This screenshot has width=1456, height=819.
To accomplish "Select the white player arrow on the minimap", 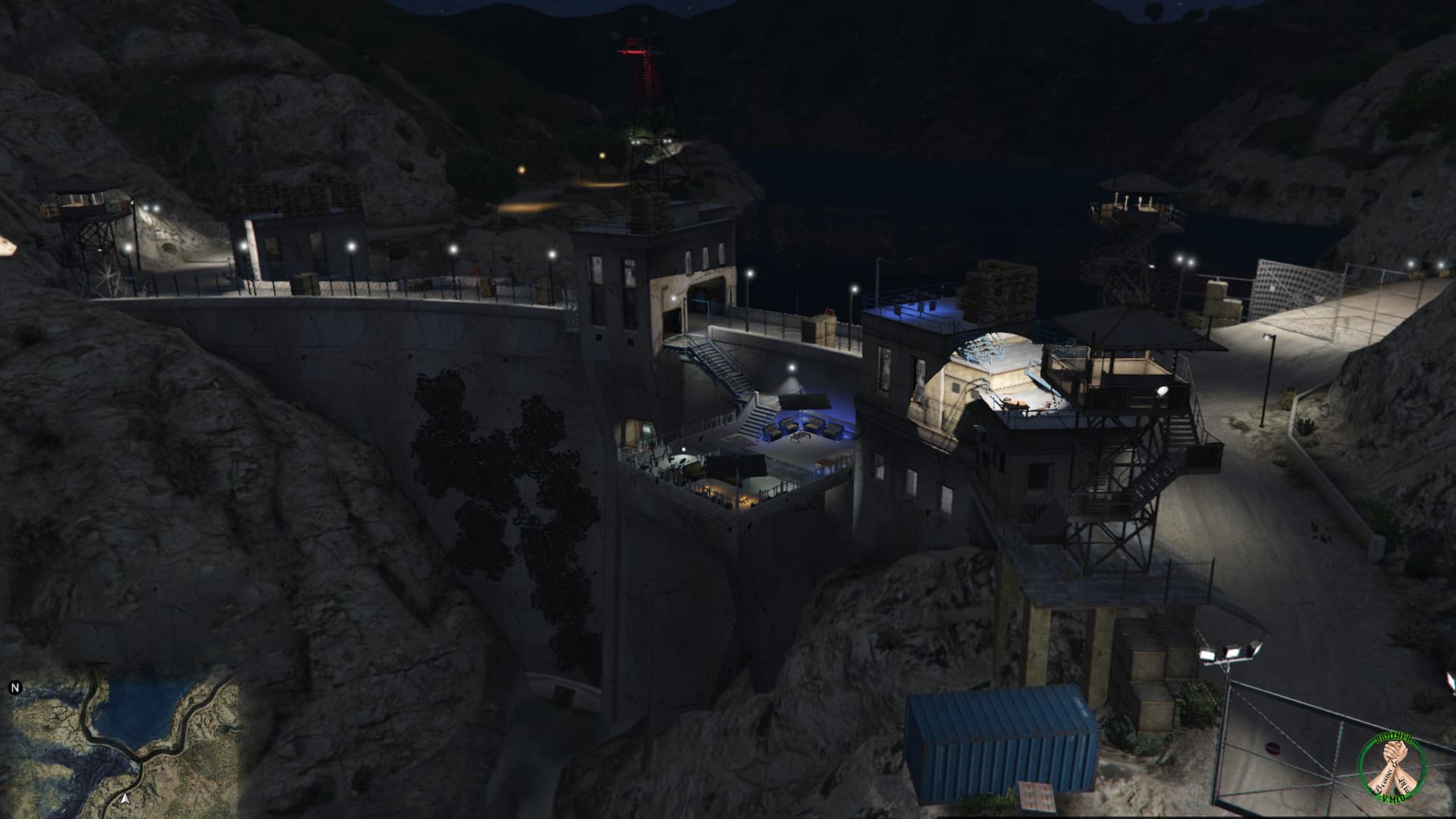I will [126, 800].
